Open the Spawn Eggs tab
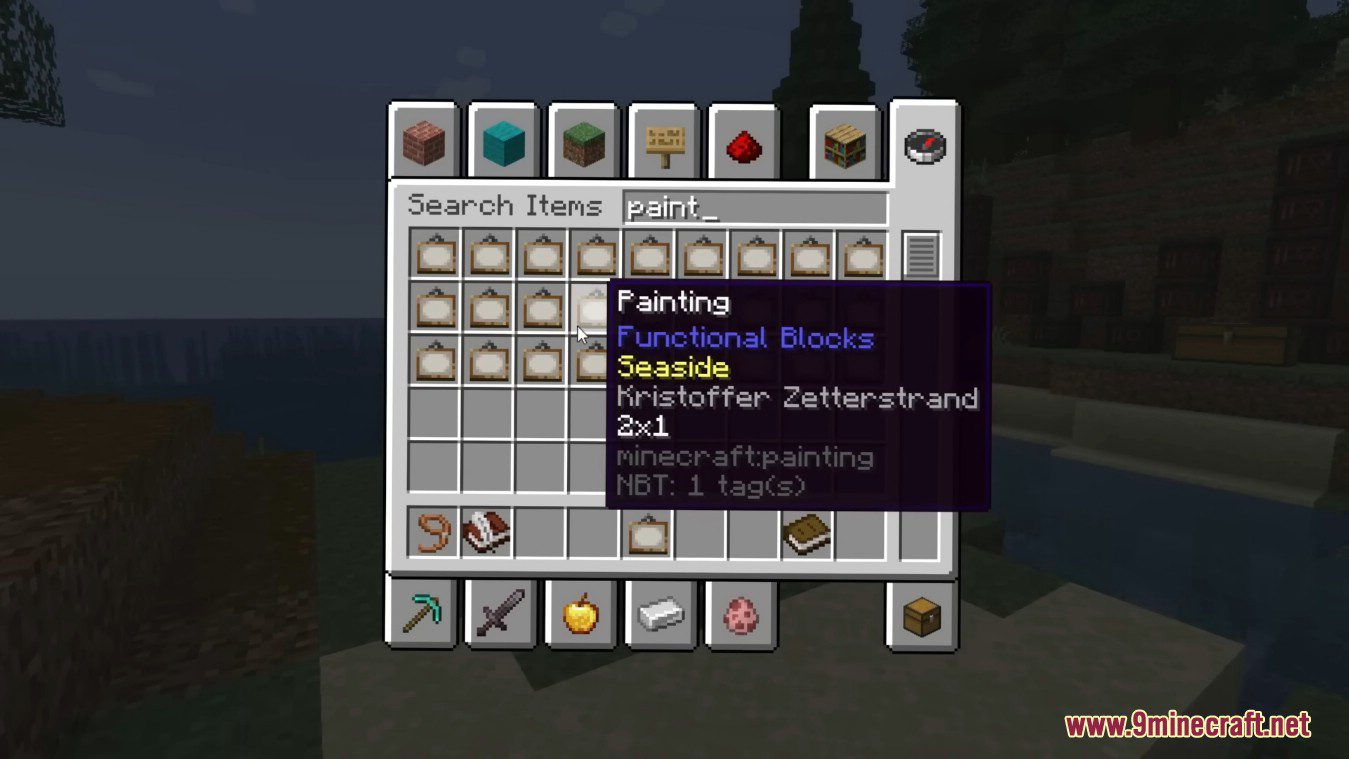 pos(744,616)
